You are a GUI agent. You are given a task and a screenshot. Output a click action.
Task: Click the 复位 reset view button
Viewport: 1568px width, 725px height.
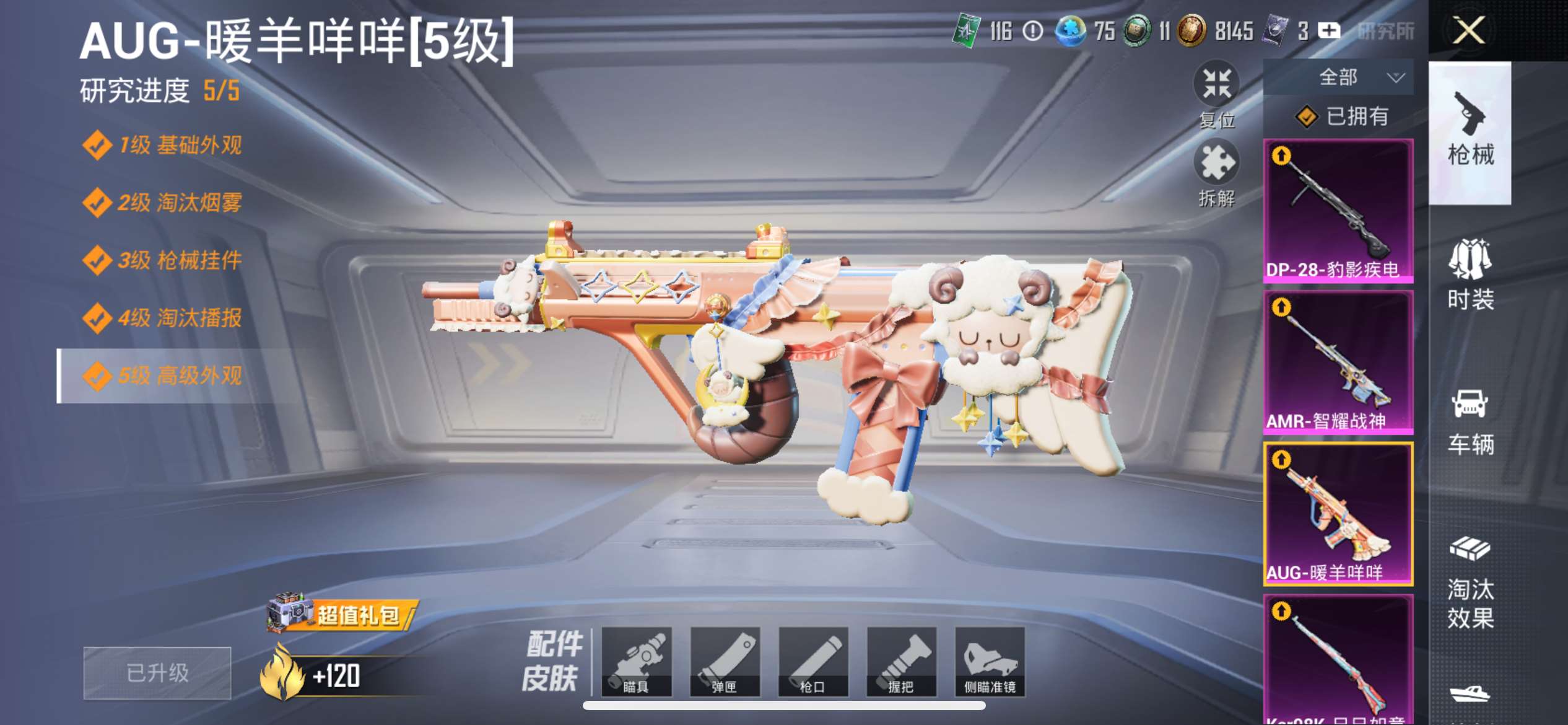tap(1216, 93)
